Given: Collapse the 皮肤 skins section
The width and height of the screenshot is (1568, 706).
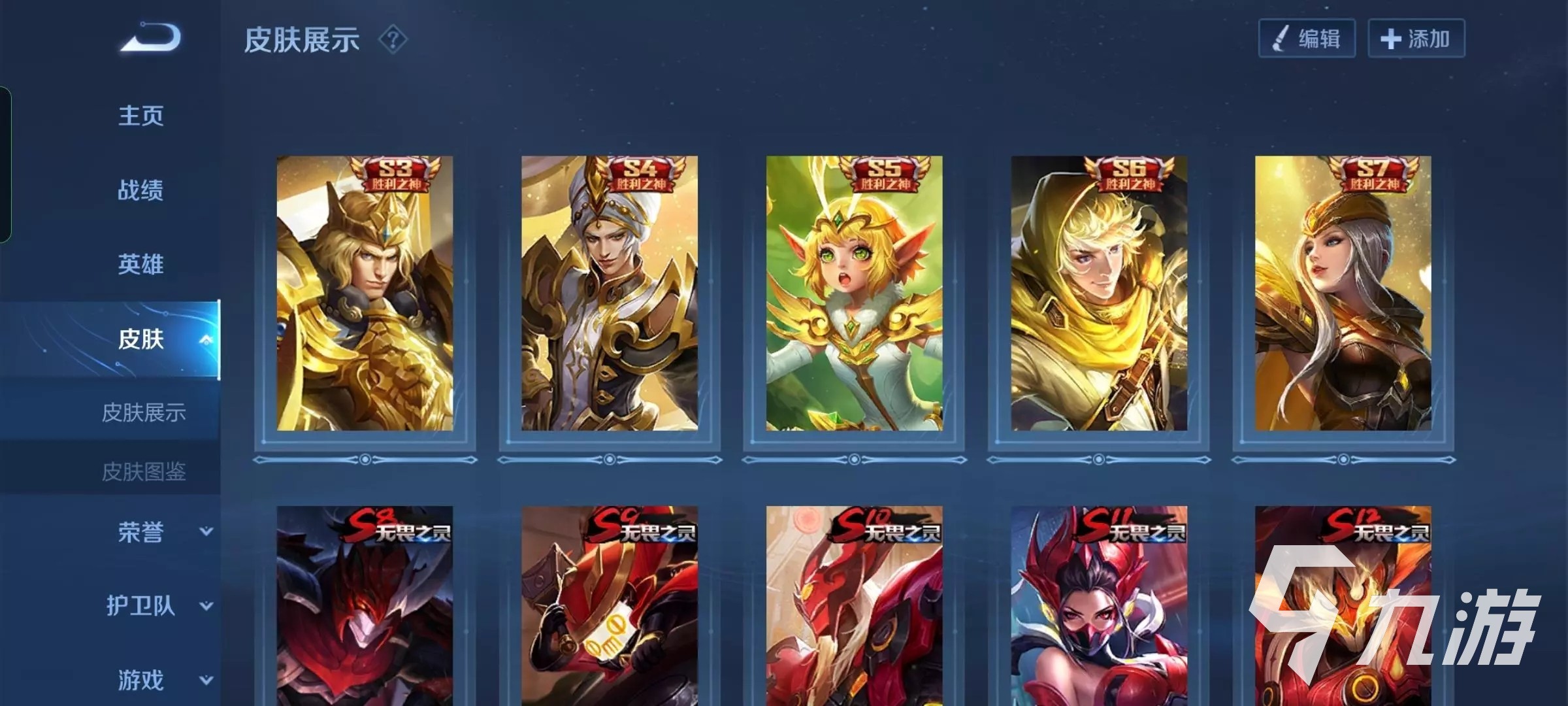Looking at the screenshot, I should pos(206,339).
